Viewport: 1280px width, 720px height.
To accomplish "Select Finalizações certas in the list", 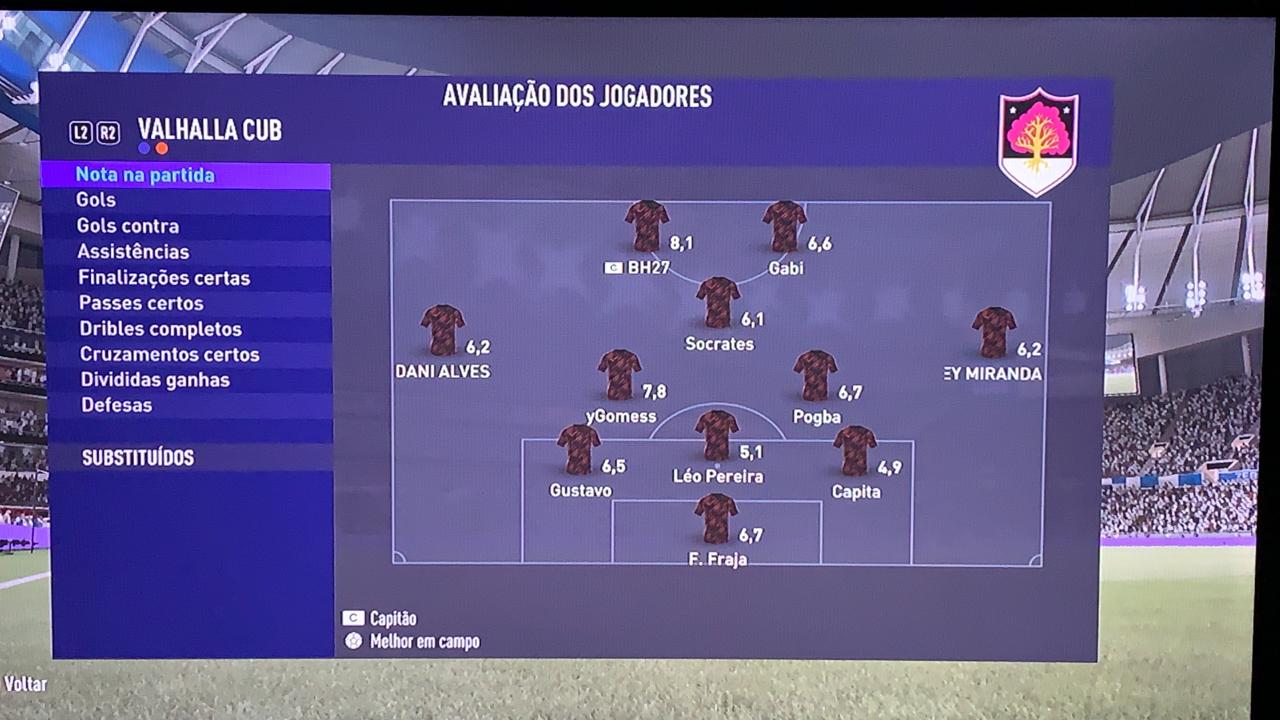I will (x=164, y=278).
